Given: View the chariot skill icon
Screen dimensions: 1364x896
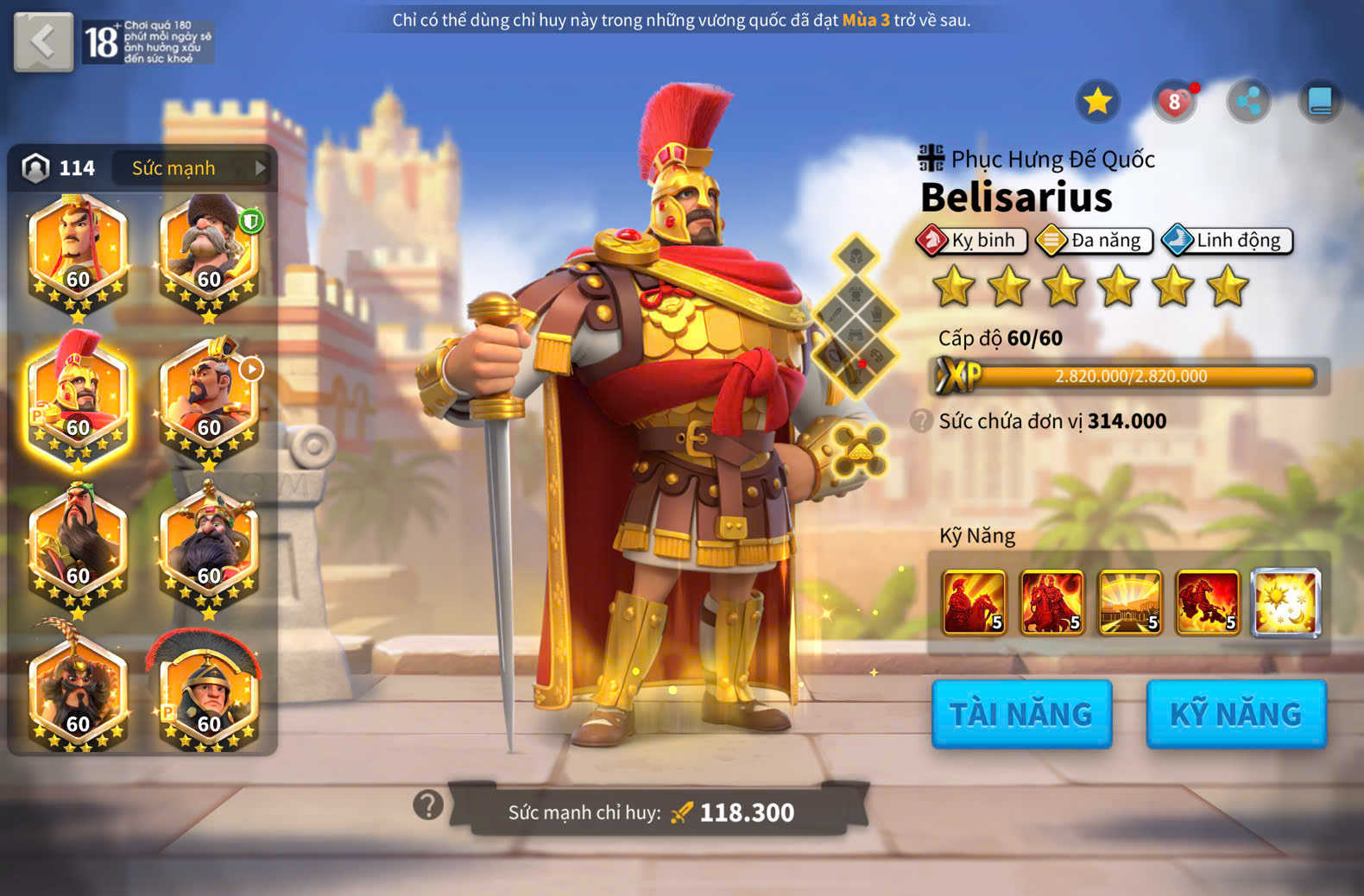Looking at the screenshot, I should coord(1208,603).
